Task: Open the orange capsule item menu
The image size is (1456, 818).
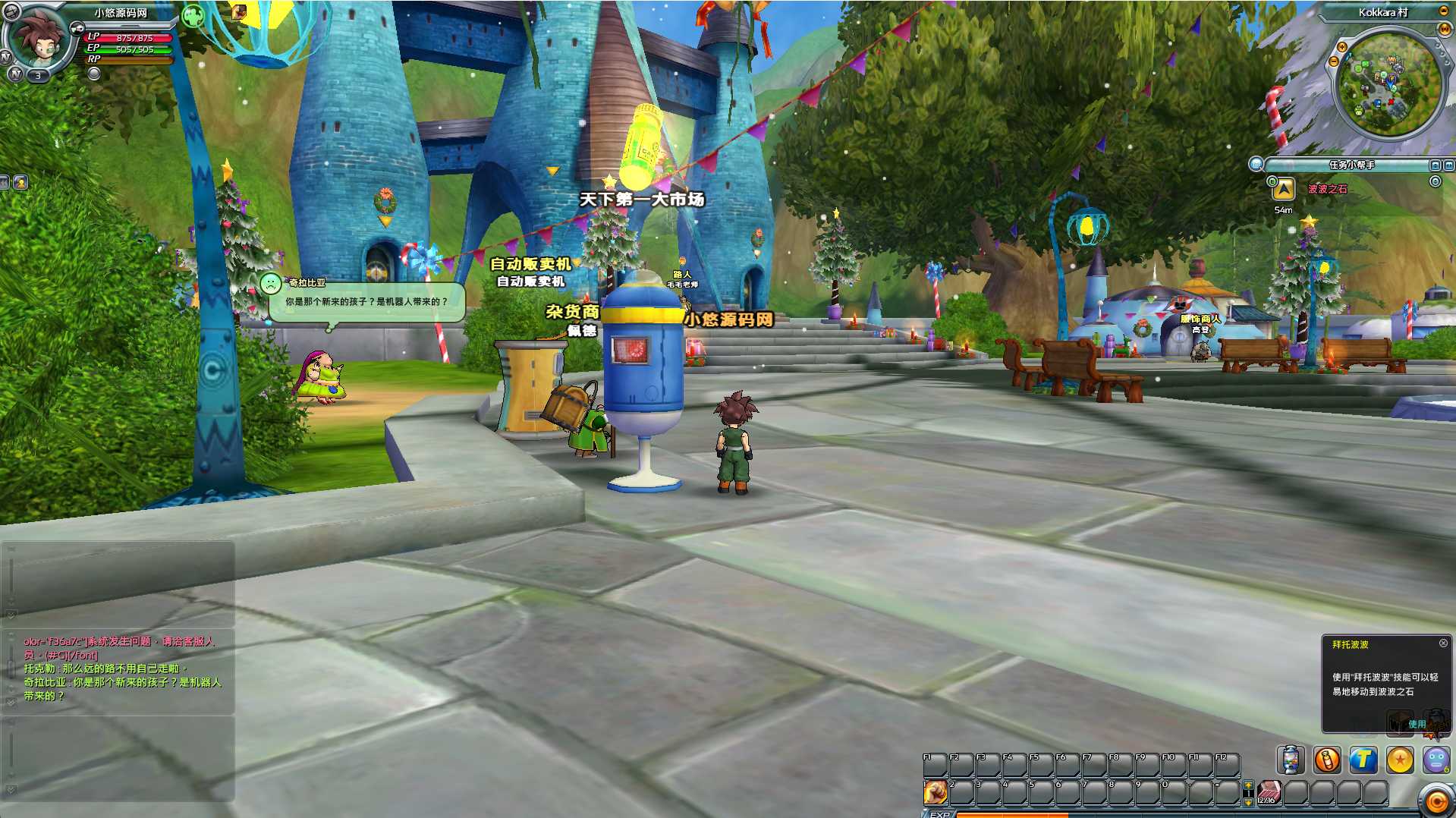Action: coord(1327,760)
